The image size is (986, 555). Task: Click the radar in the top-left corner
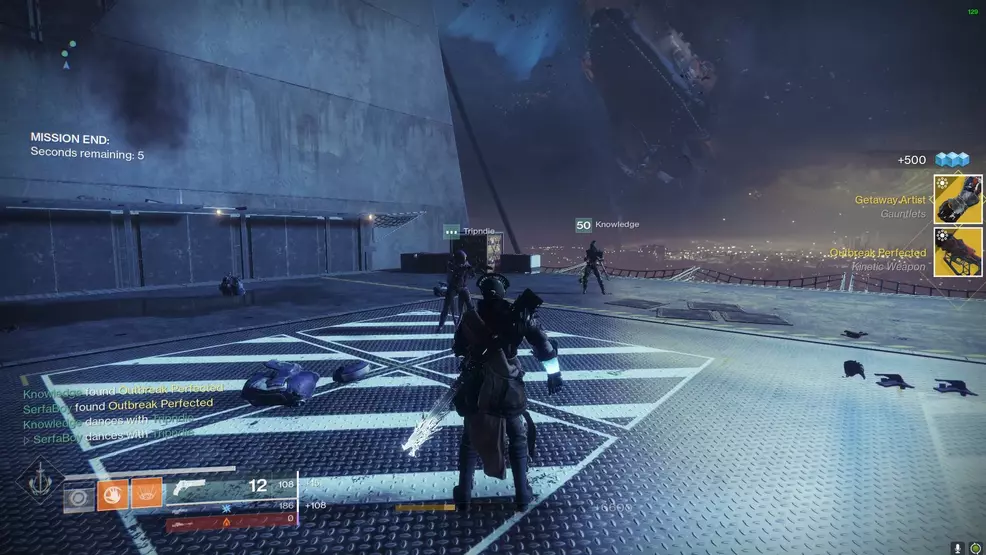[67, 55]
